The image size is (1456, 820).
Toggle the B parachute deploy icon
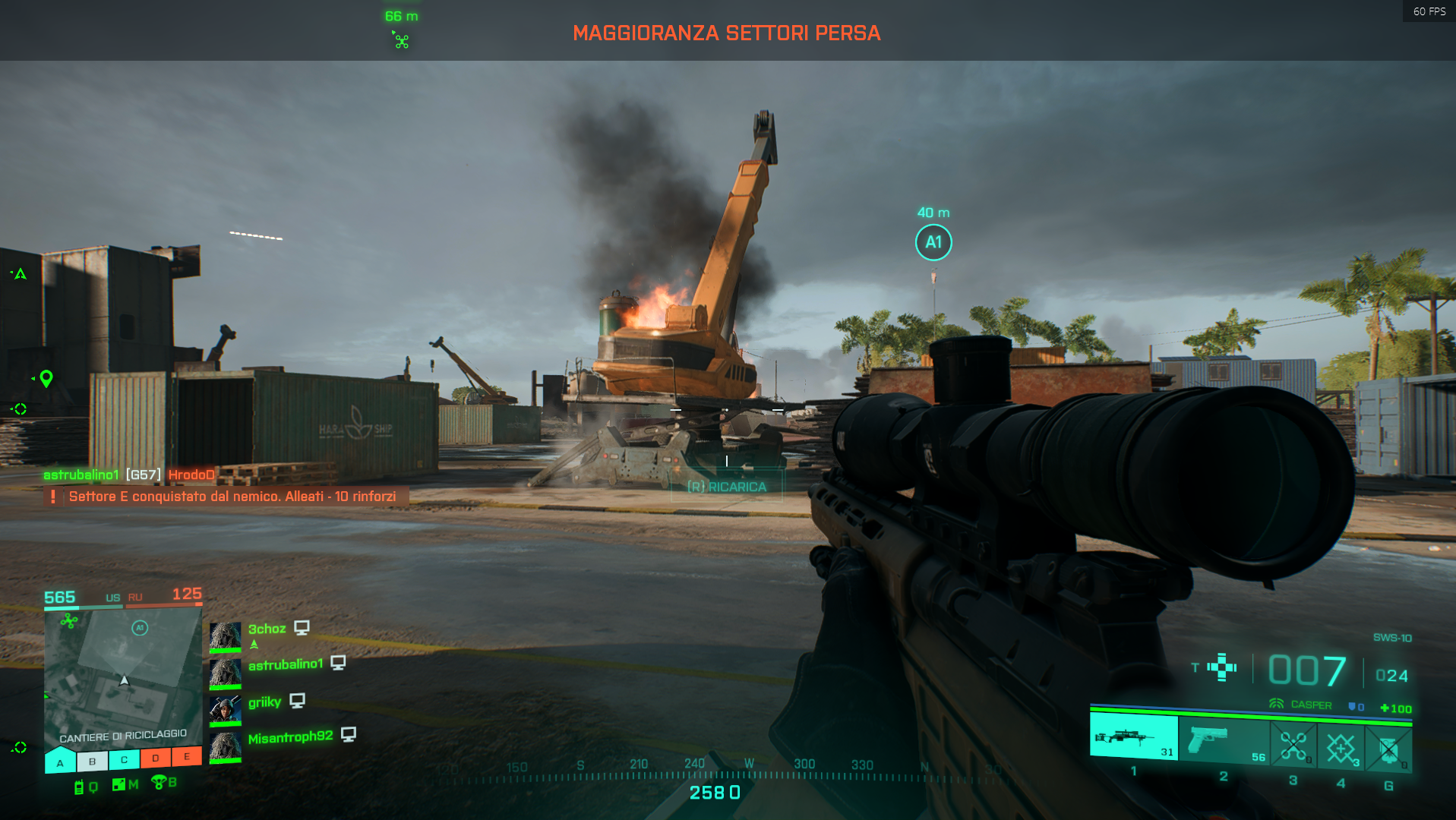click(159, 784)
